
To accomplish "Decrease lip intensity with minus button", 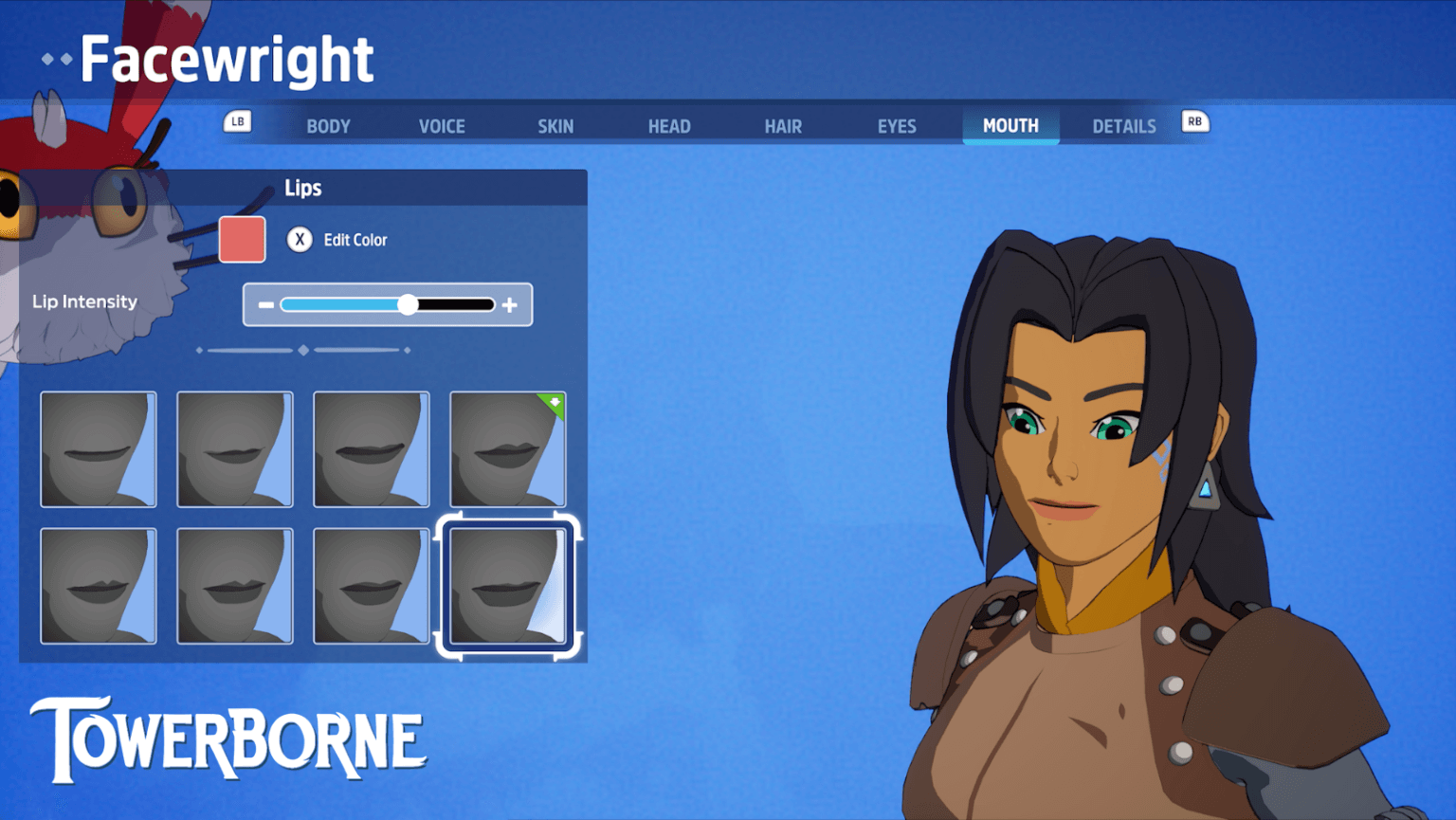I will tap(266, 305).
